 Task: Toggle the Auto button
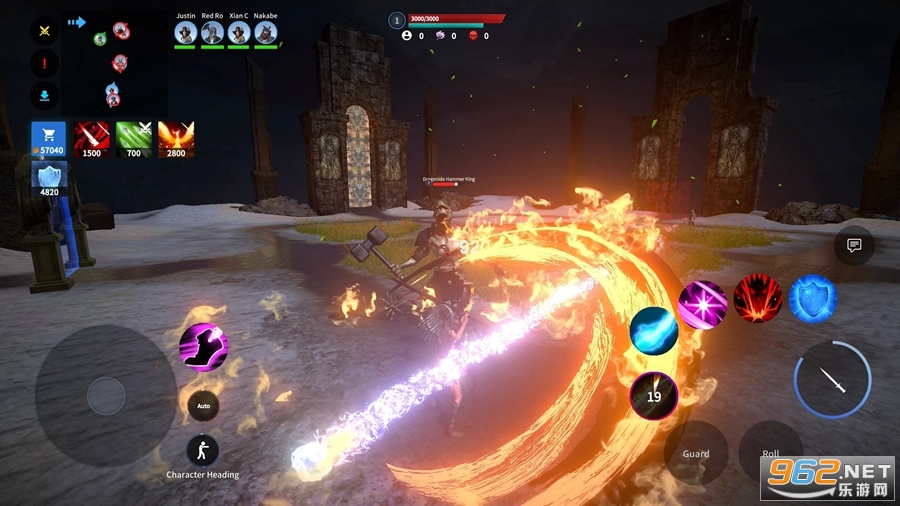pos(203,406)
